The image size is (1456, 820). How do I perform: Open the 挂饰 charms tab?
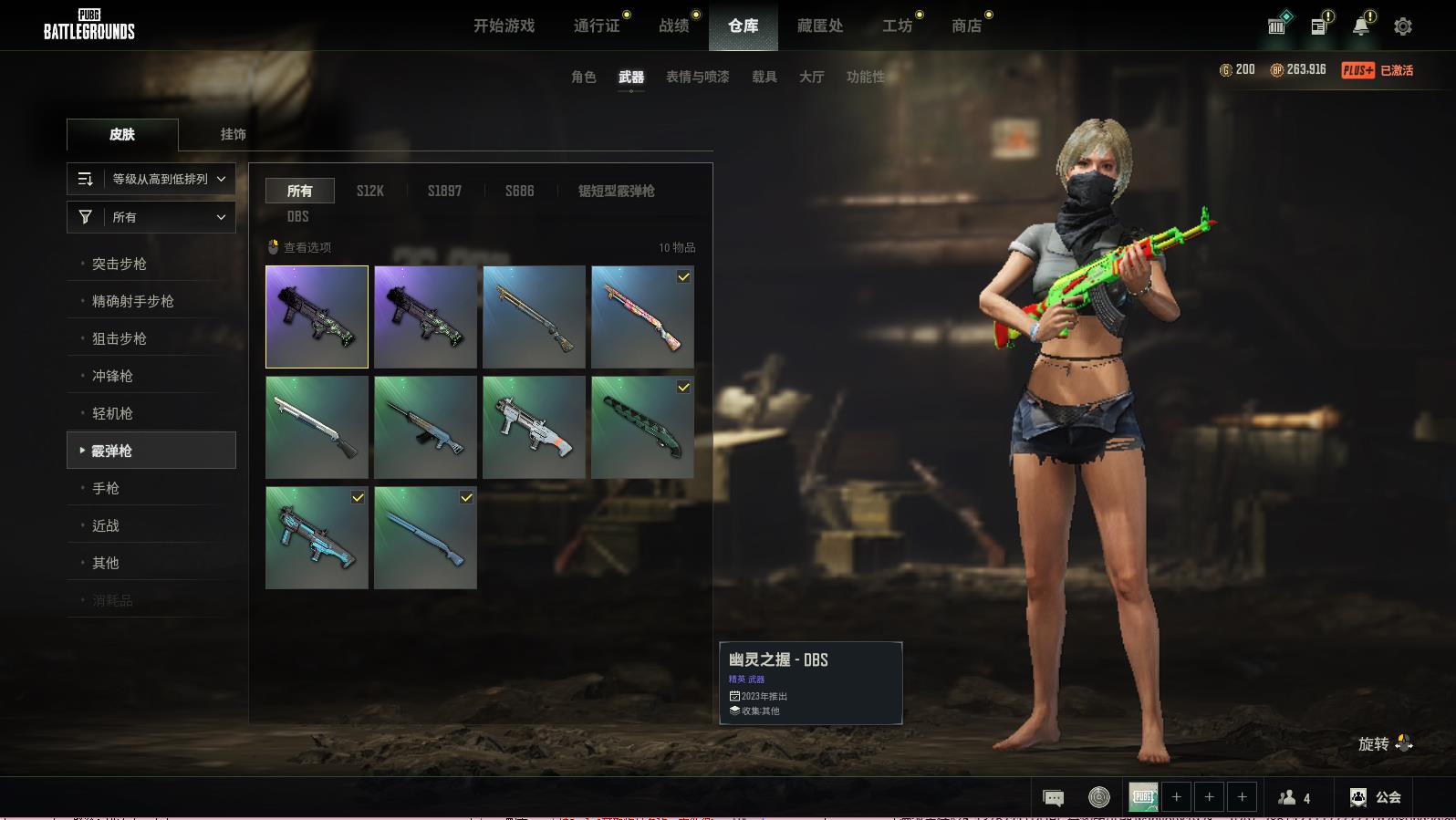coord(233,134)
